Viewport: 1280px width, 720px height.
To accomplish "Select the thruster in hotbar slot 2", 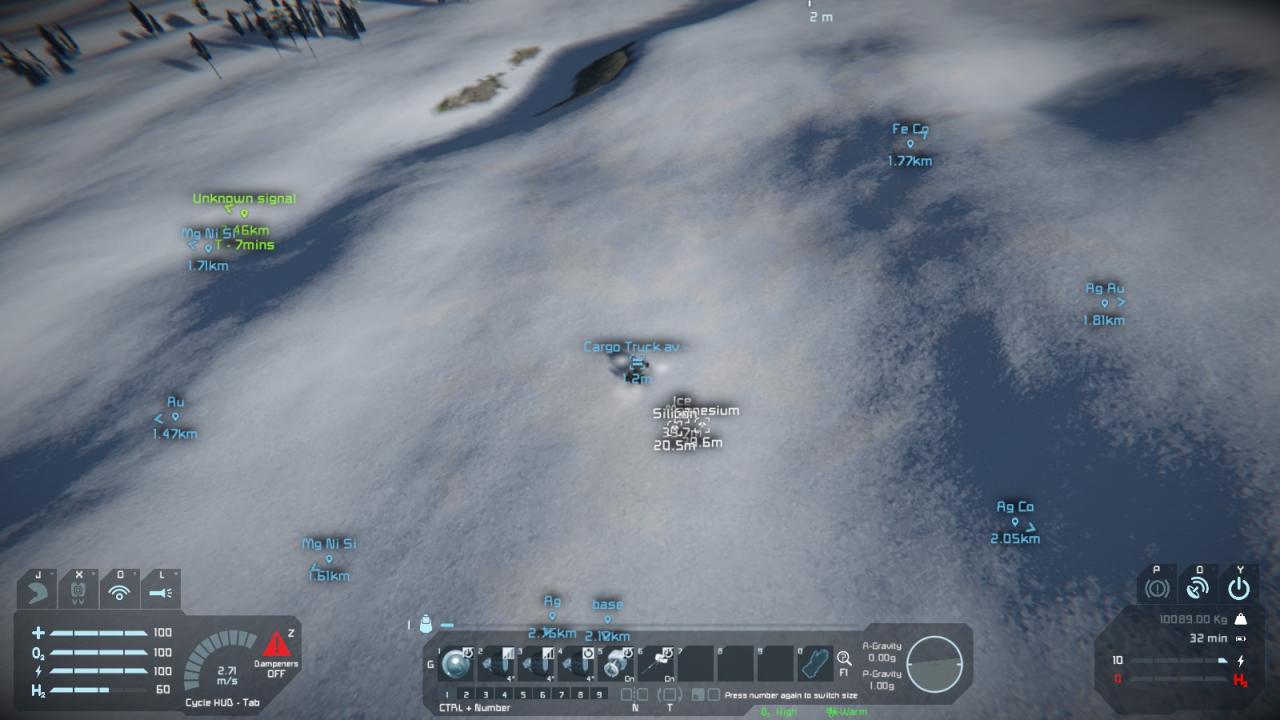I will [496, 664].
